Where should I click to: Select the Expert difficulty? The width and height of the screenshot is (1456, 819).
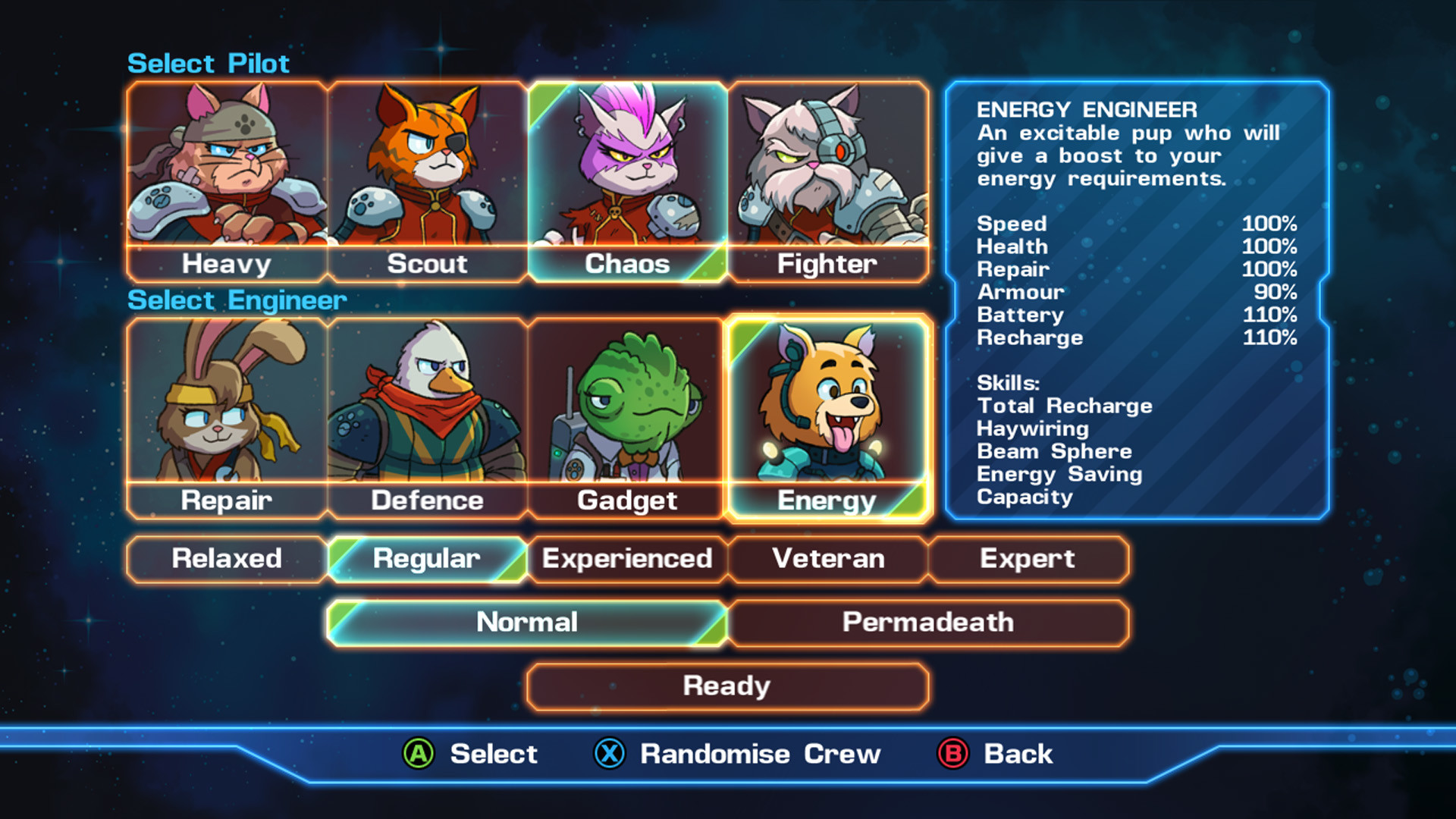click(1028, 559)
